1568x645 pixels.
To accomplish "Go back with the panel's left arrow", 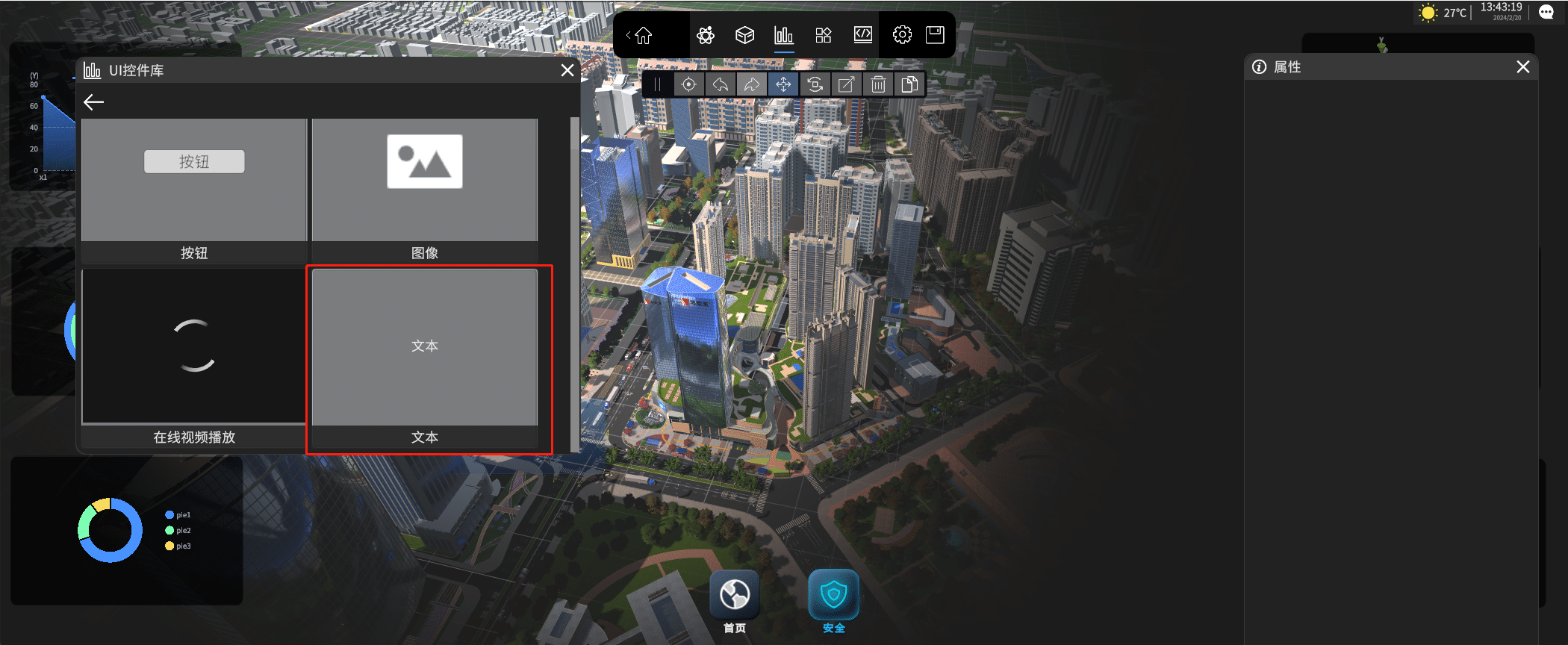I will (94, 102).
